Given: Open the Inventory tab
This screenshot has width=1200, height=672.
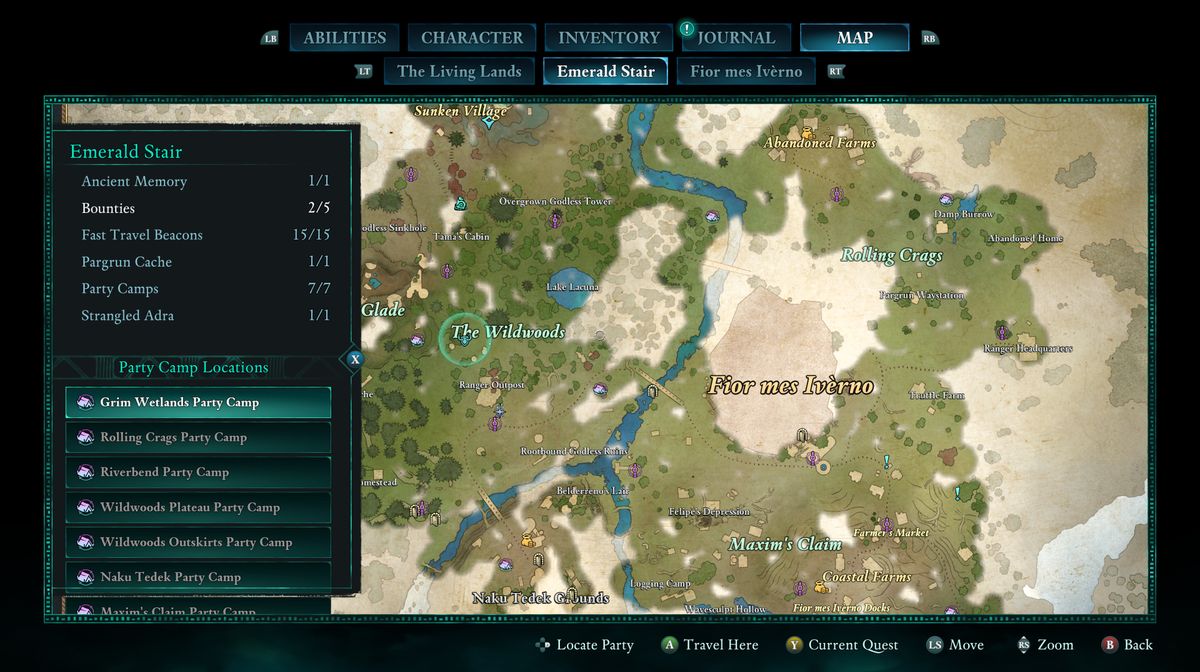Looking at the screenshot, I should point(608,38).
